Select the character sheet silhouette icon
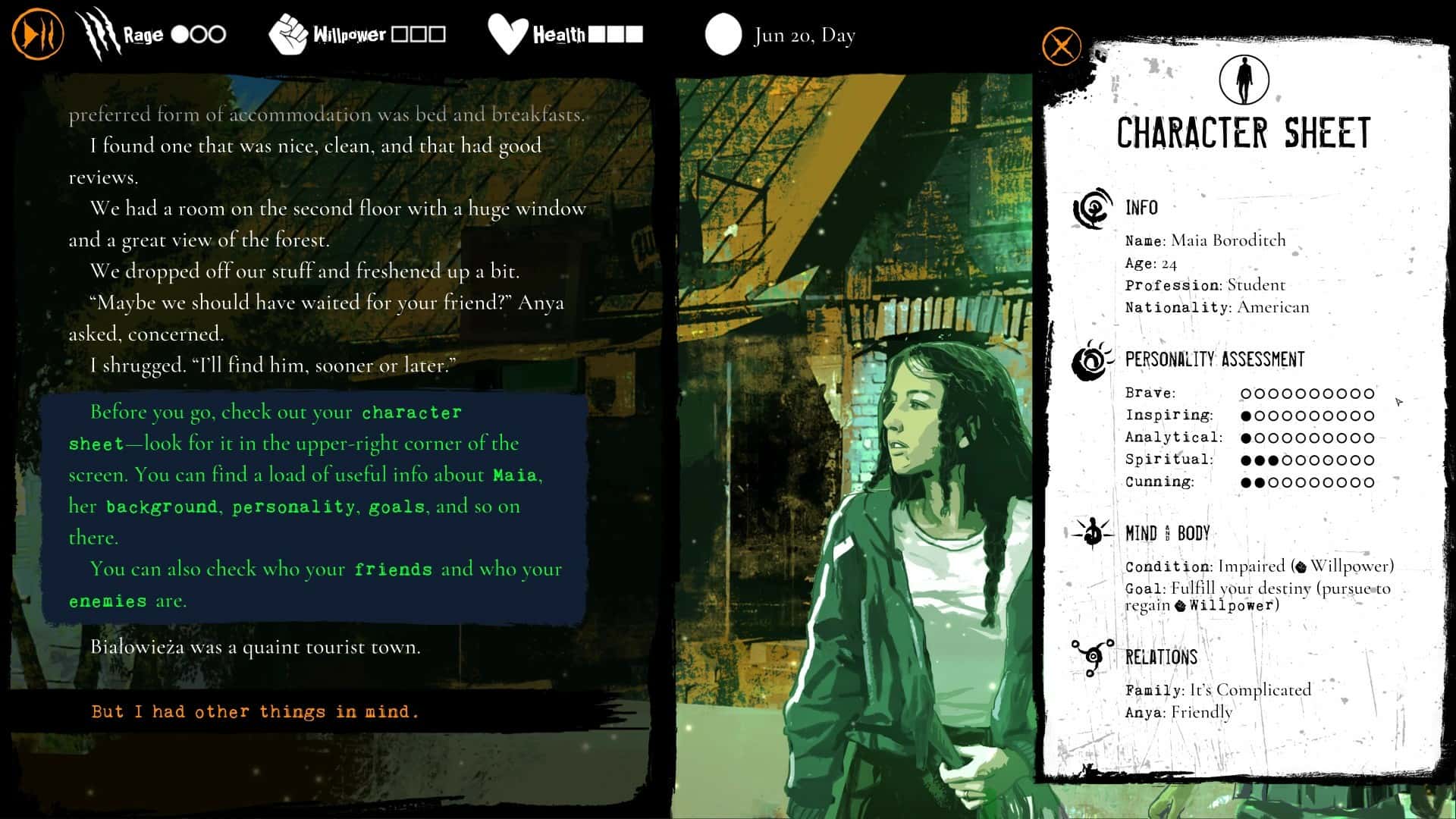The image size is (1456, 819). point(1244,78)
